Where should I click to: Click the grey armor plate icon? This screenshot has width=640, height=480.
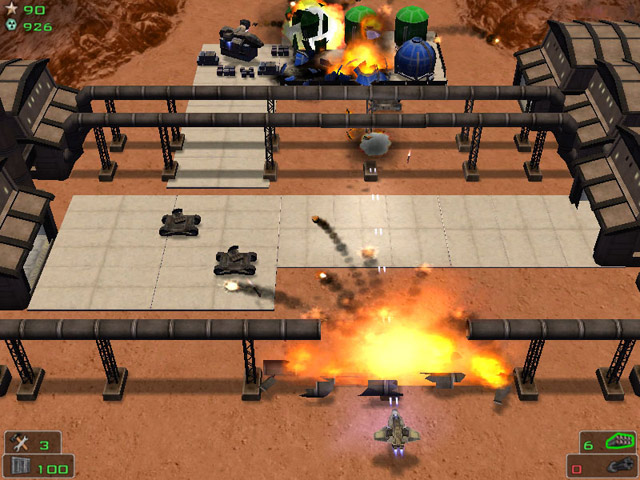point(20,466)
